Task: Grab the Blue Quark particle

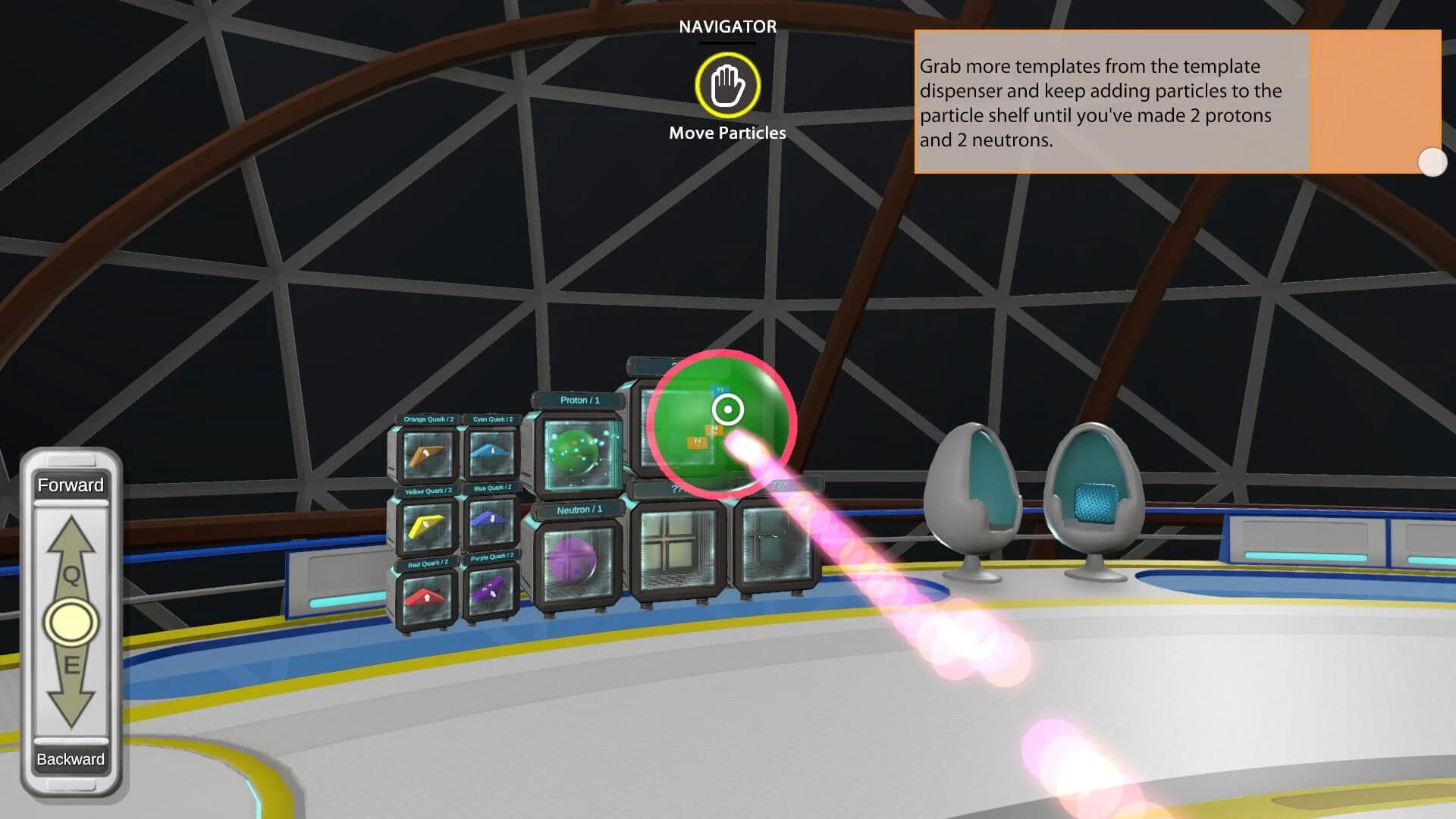Action: pyautogui.click(x=490, y=525)
